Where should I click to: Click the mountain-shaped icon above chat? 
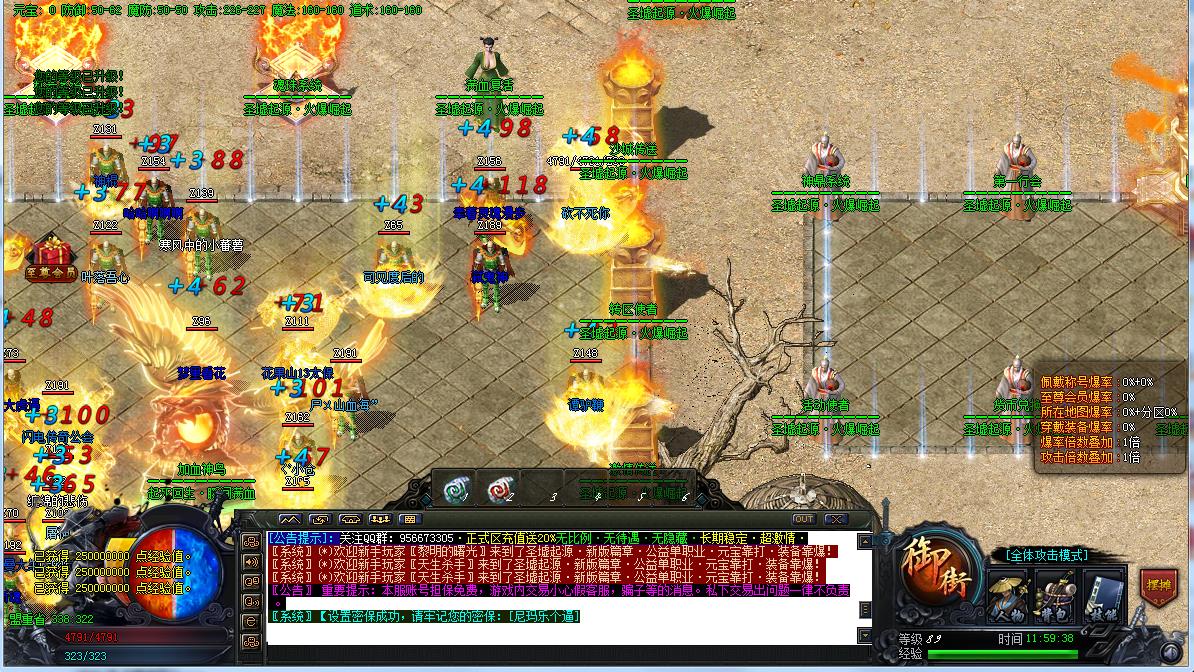tap(290, 520)
